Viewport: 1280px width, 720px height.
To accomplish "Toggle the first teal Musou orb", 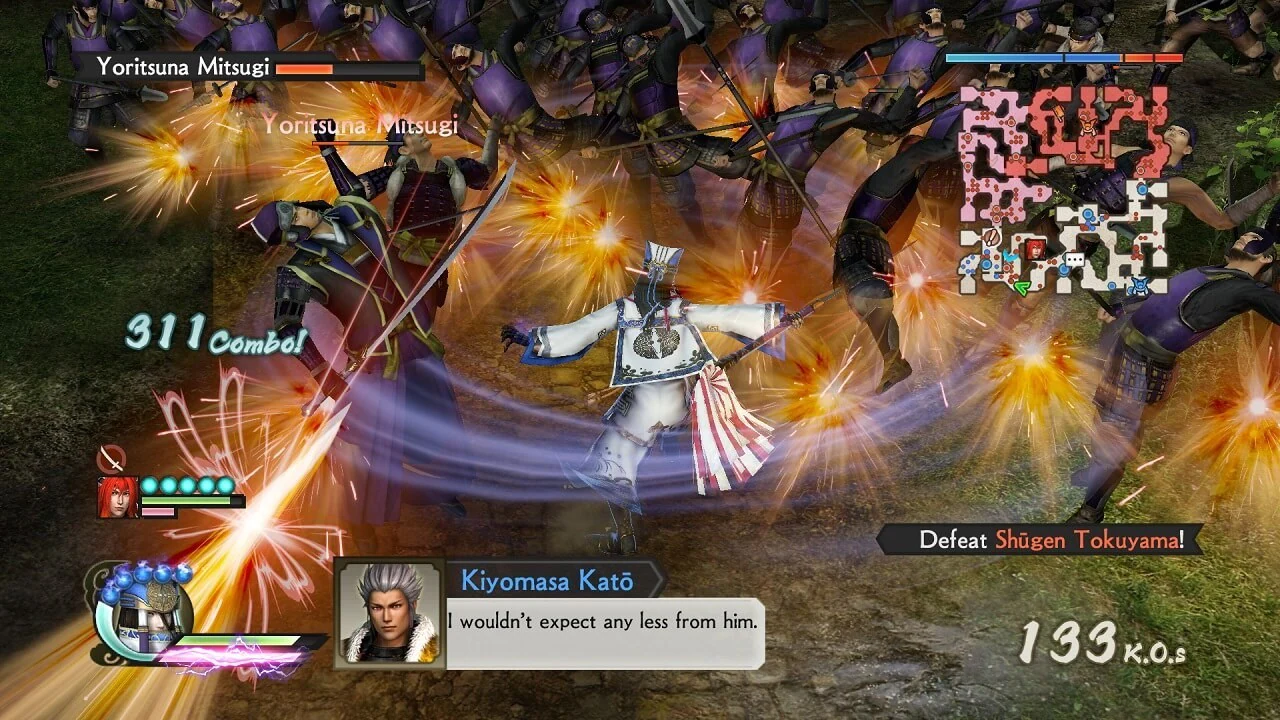I will pos(149,485).
